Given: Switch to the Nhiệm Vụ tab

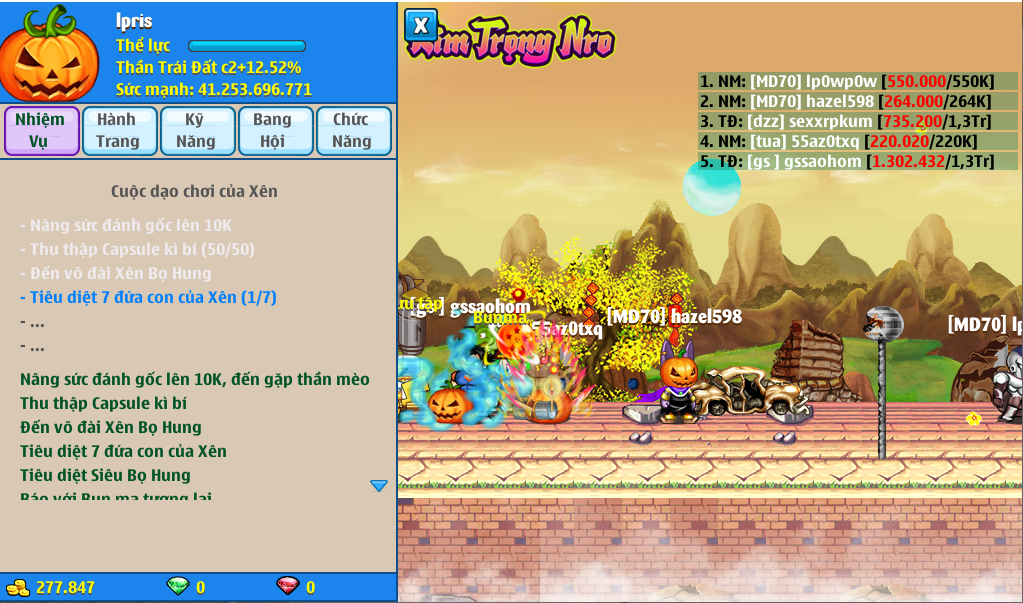Looking at the screenshot, I should pos(41,131).
